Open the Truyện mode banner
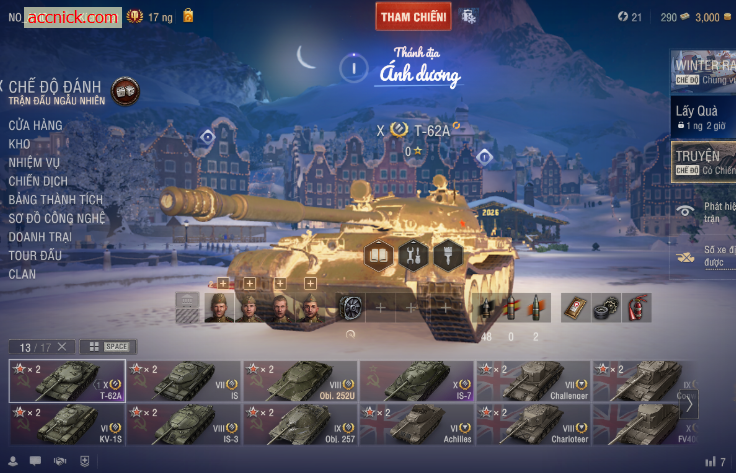 click(702, 161)
